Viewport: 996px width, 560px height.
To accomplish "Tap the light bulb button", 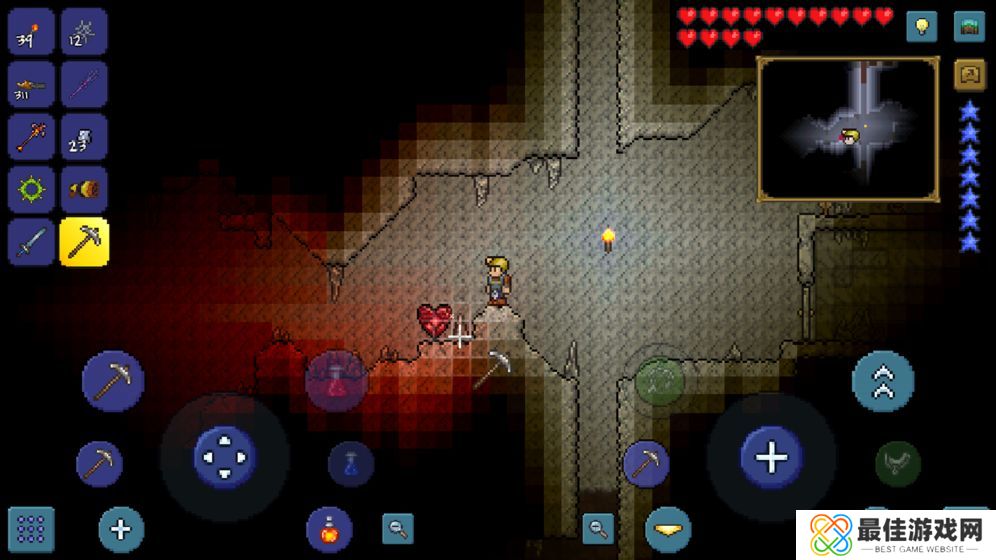I will [921, 27].
